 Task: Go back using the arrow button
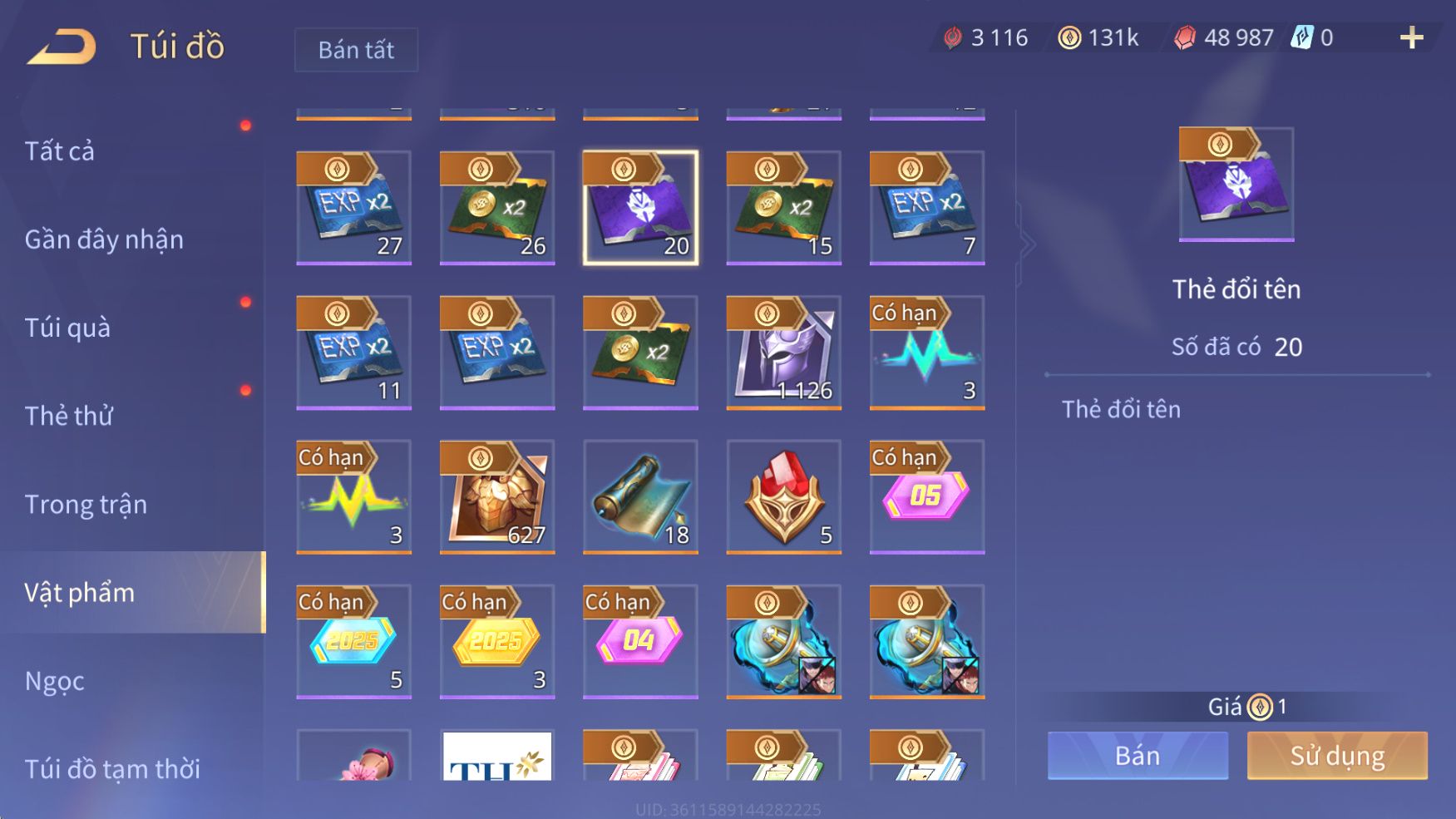(62, 47)
